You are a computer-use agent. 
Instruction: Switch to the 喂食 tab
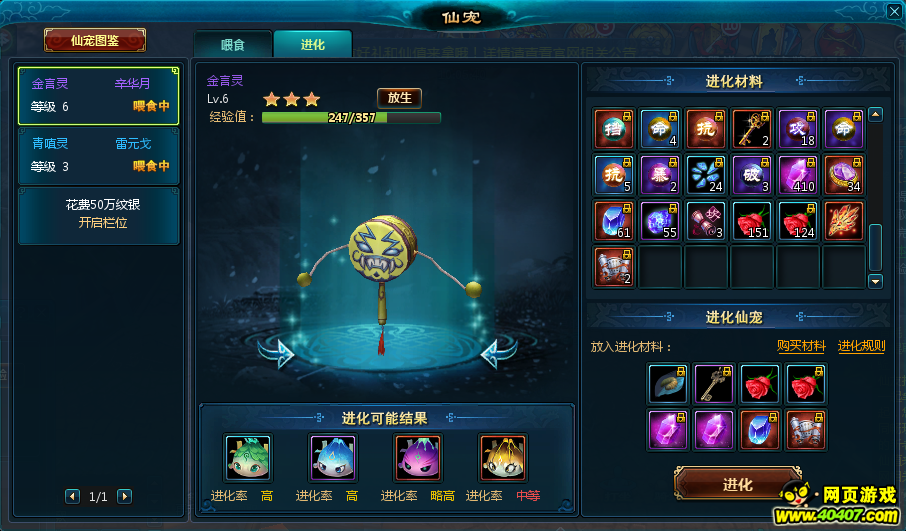232,45
